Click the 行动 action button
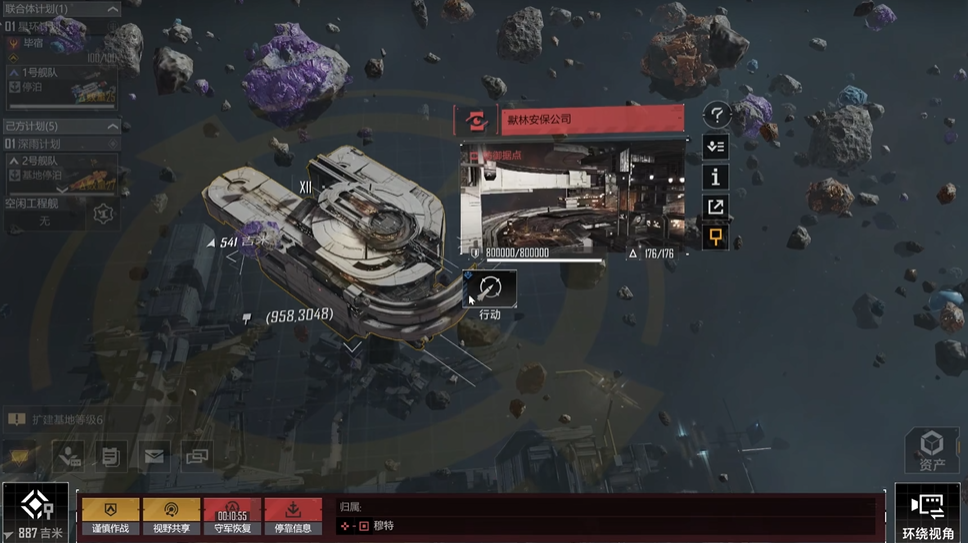Image resolution: width=968 pixels, height=543 pixels. [490, 289]
